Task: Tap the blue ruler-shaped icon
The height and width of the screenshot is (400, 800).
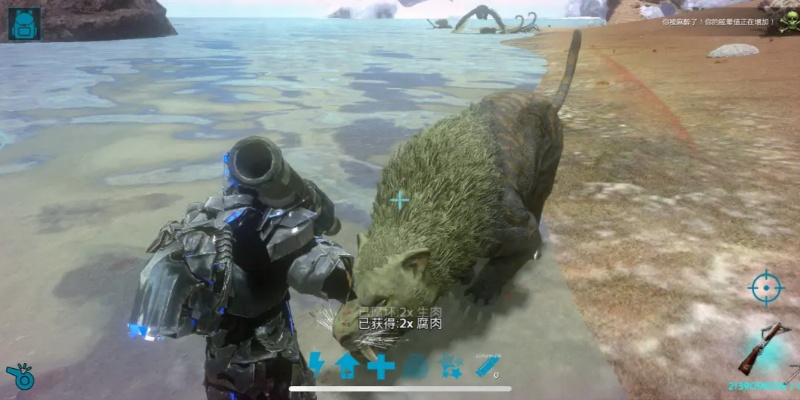Action: 487,366
